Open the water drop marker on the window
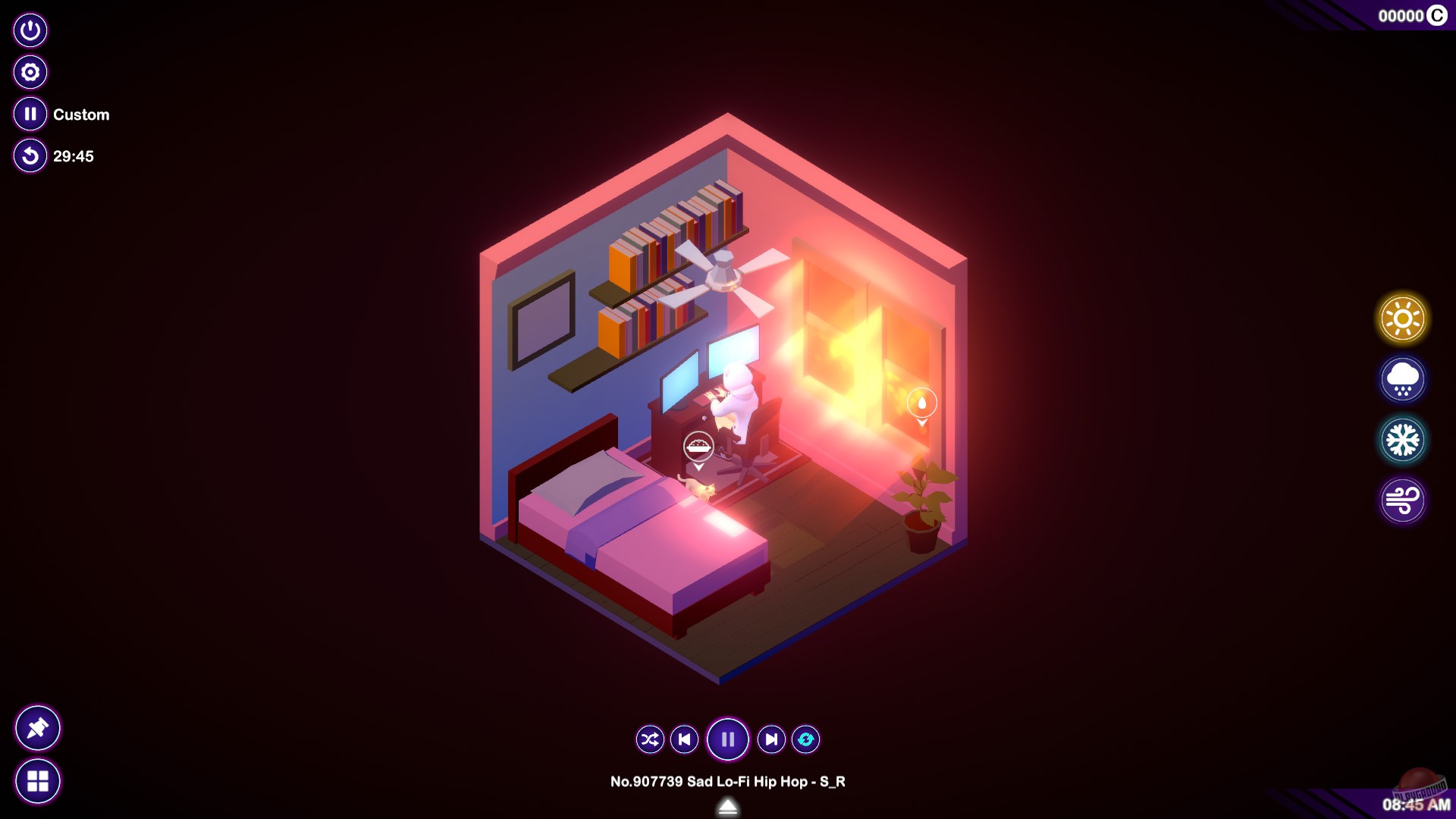The width and height of the screenshot is (1456, 819). point(921,404)
